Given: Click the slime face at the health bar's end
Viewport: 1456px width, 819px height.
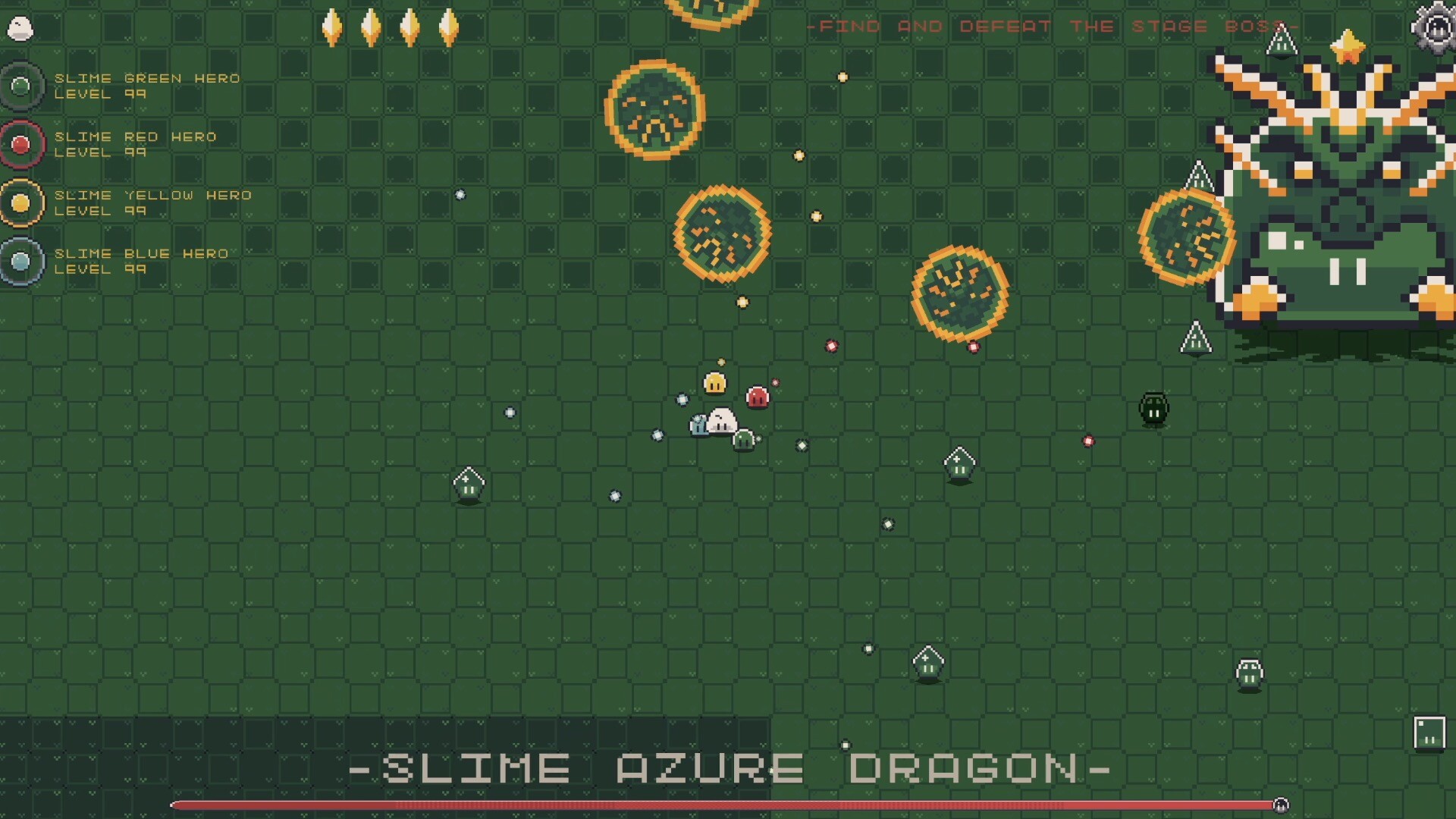Looking at the screenshot, I should (1283, 805).
